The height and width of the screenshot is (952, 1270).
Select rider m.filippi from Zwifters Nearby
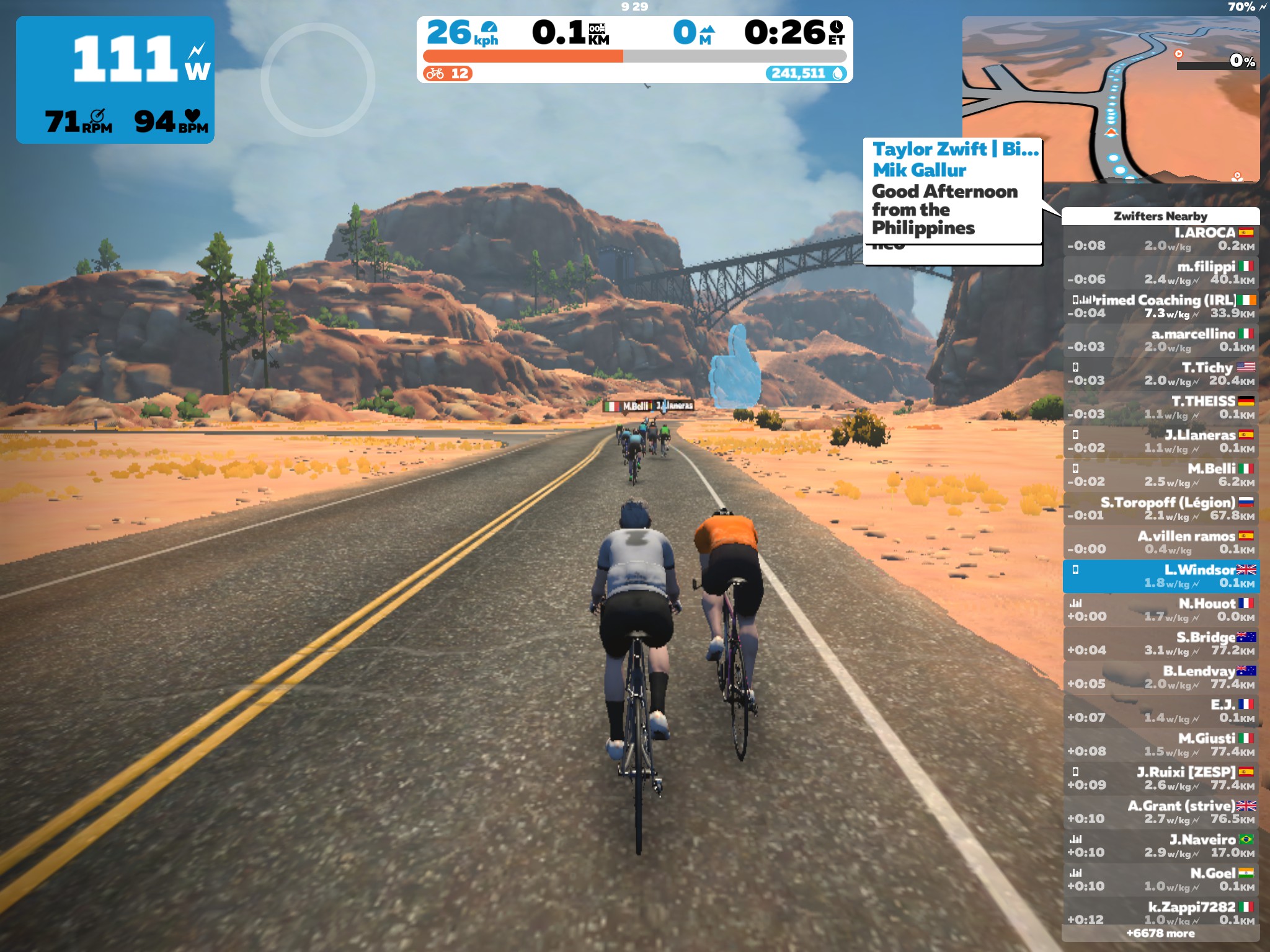tap(1160, 273)
